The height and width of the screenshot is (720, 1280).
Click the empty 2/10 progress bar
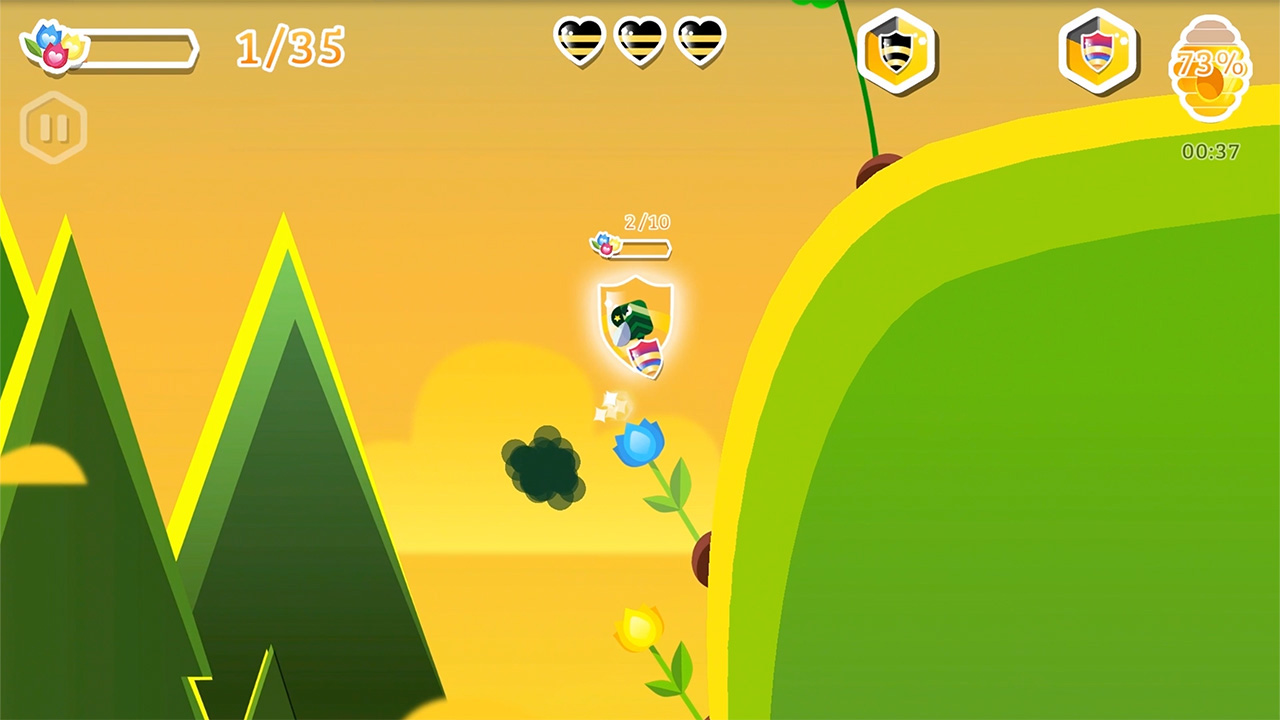click(x=645, y=246)
